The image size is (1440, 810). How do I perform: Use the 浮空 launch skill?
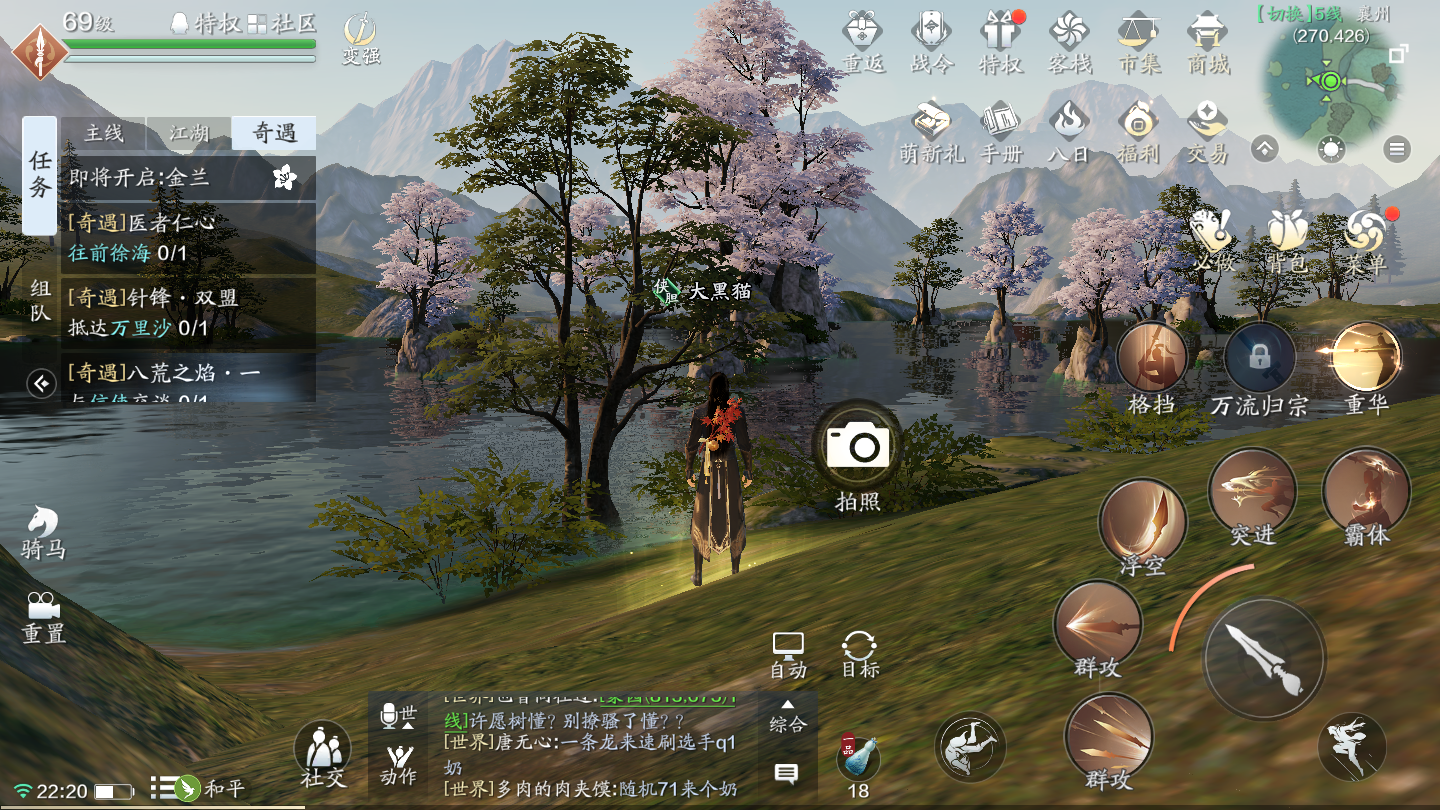pos(1142,522)
